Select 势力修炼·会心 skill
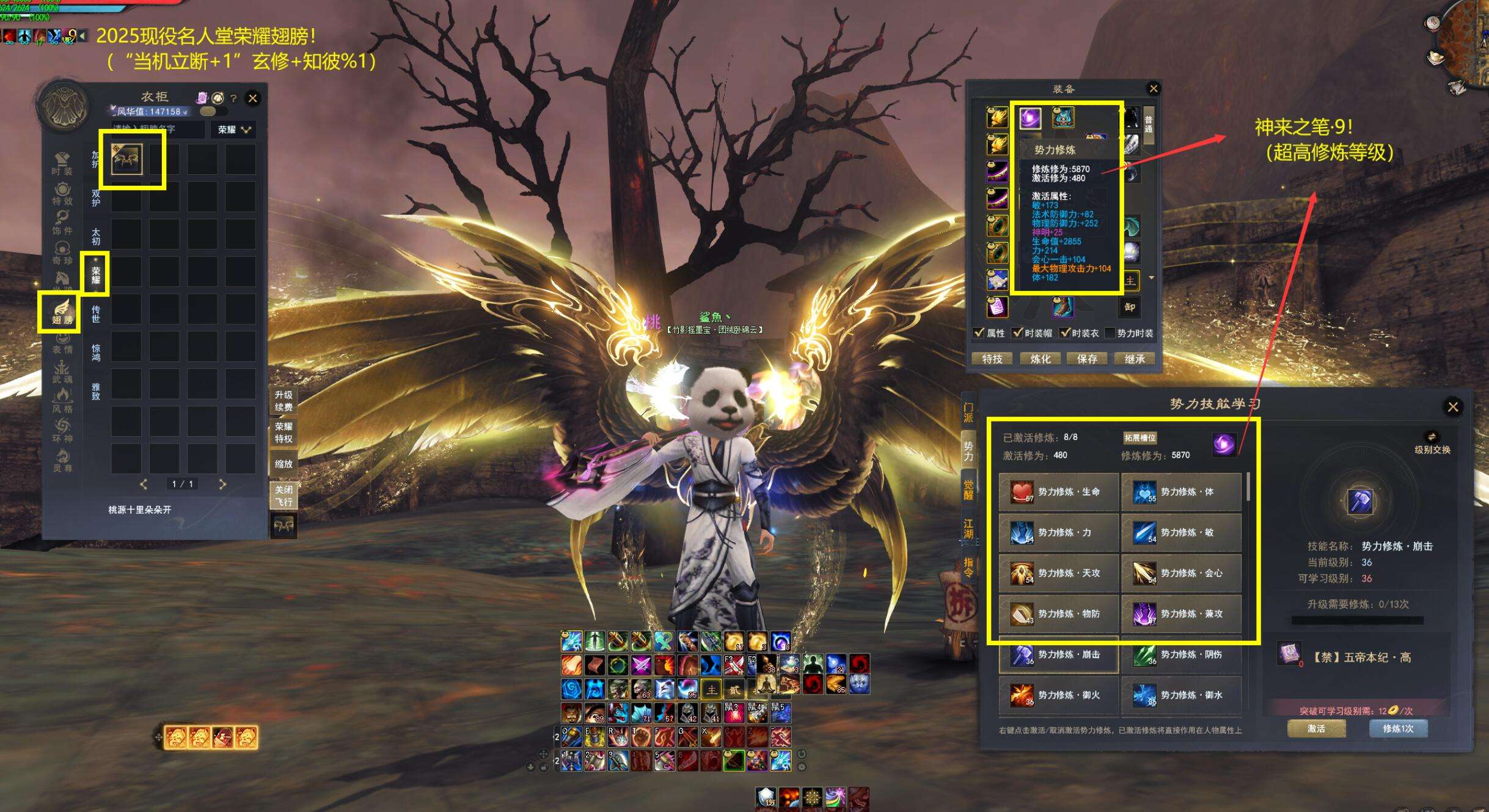This screenshot has height=812, width=1489. (x=1182, y=573)
